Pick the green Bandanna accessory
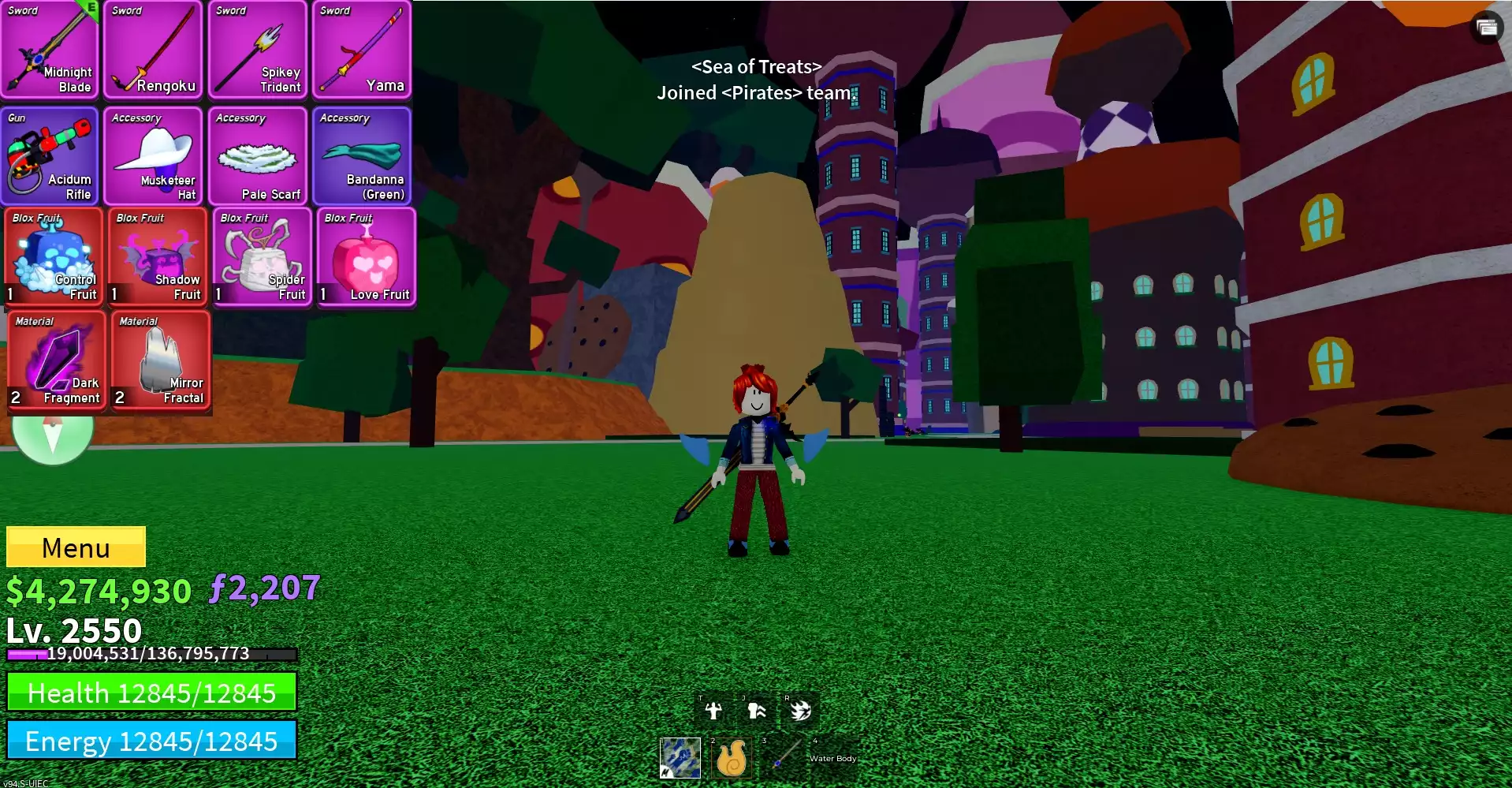The image size is (1512, 788). point(362,156)
